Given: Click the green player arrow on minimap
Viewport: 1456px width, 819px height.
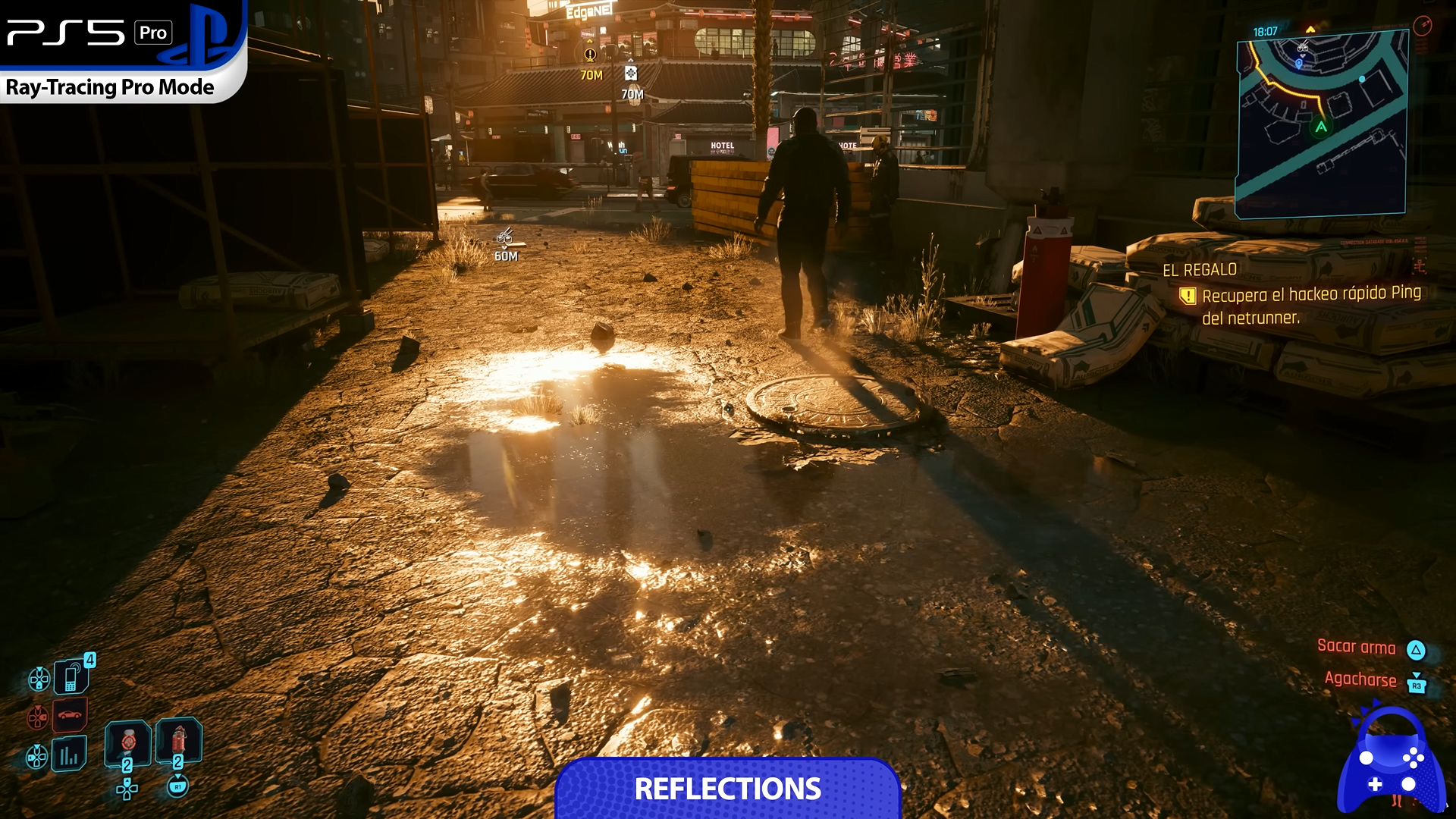Looking at the screenshot, I should coord(1321,127).
